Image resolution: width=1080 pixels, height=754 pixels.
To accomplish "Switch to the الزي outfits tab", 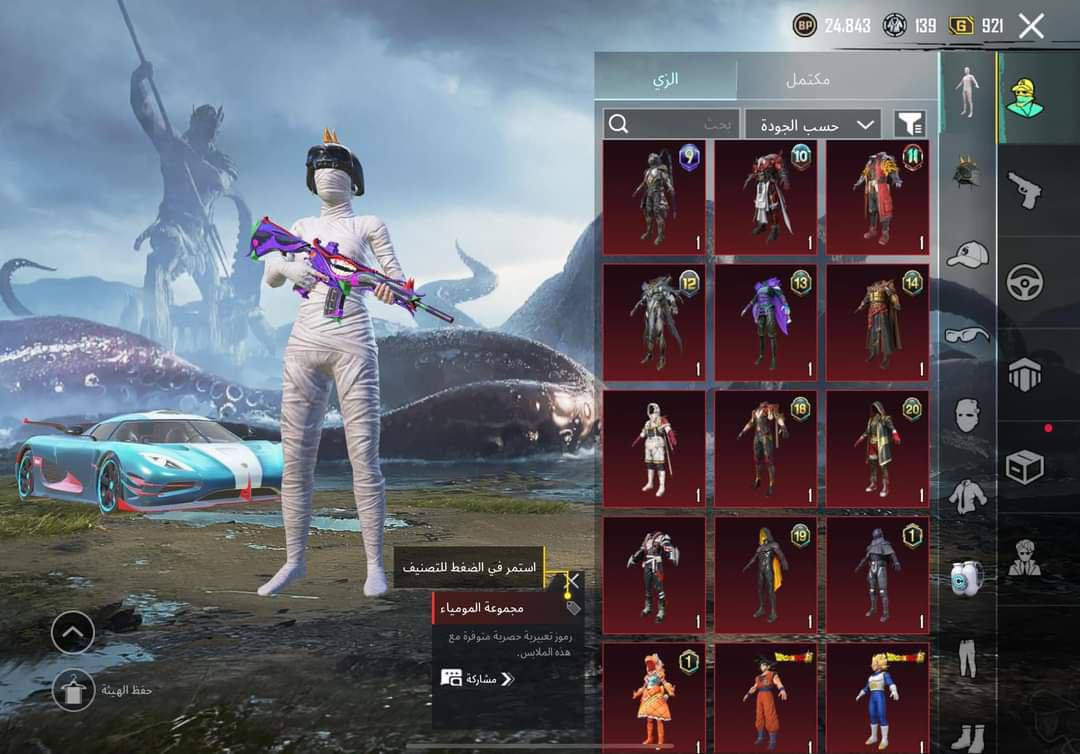I will [x=666, y=79].
